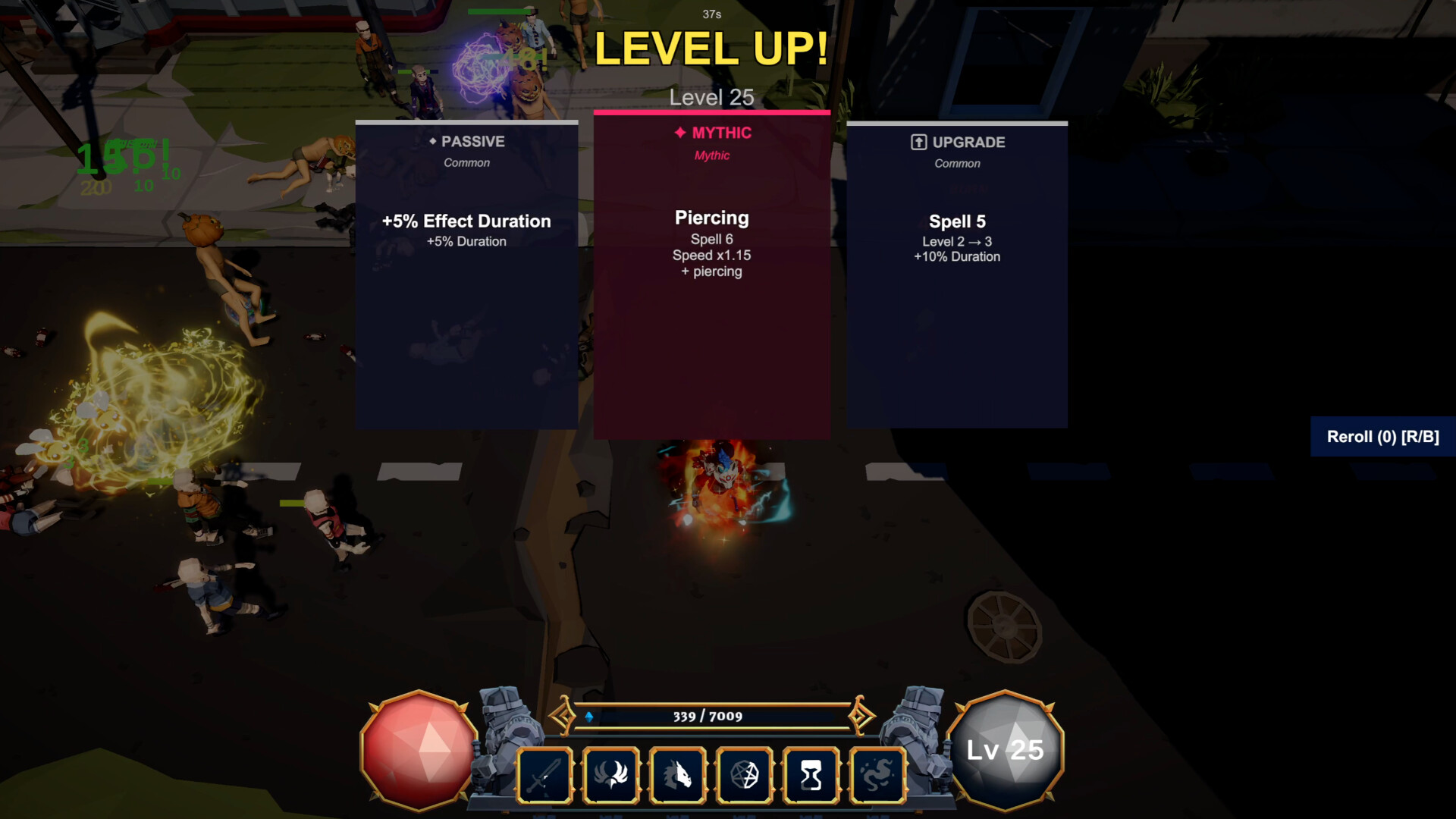Click the +5% Effect Duration text
Viewport: 1456px width, 819px height.
(466, 221)
